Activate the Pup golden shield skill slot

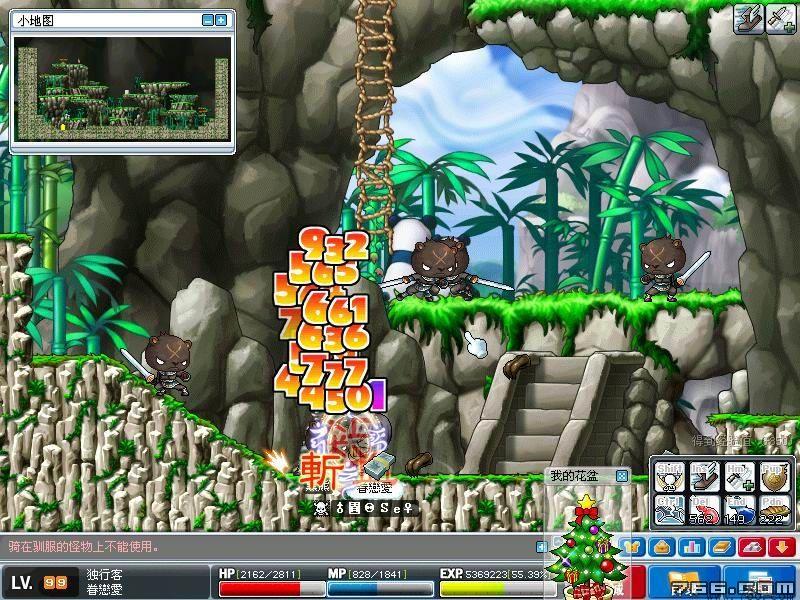coord(772,477)
